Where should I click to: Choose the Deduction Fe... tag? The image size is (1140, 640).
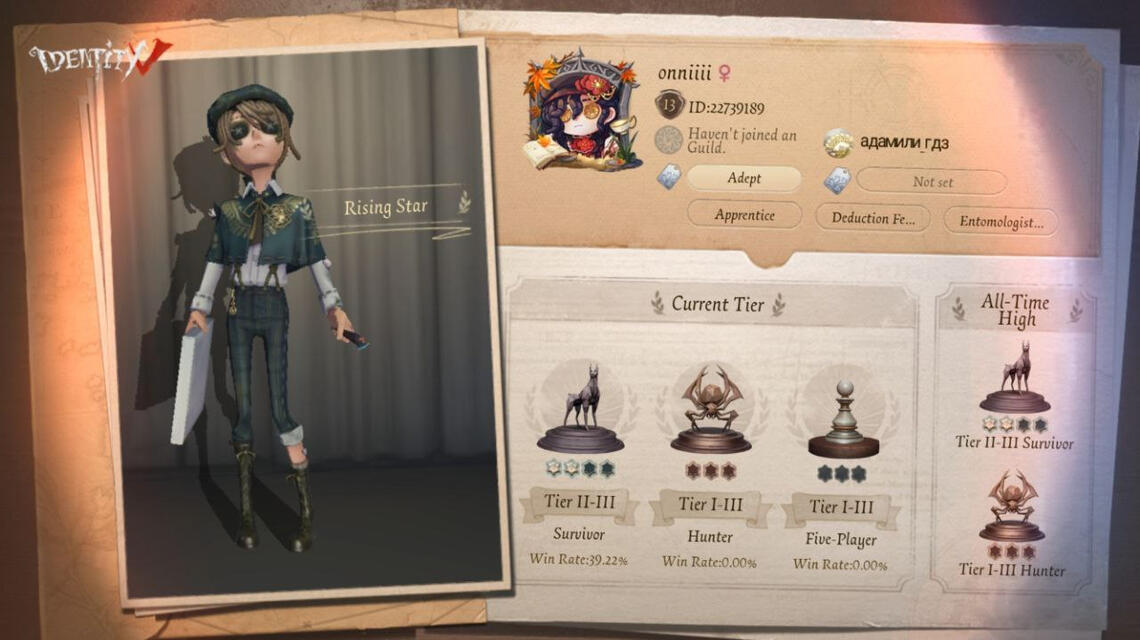[873, 217]
